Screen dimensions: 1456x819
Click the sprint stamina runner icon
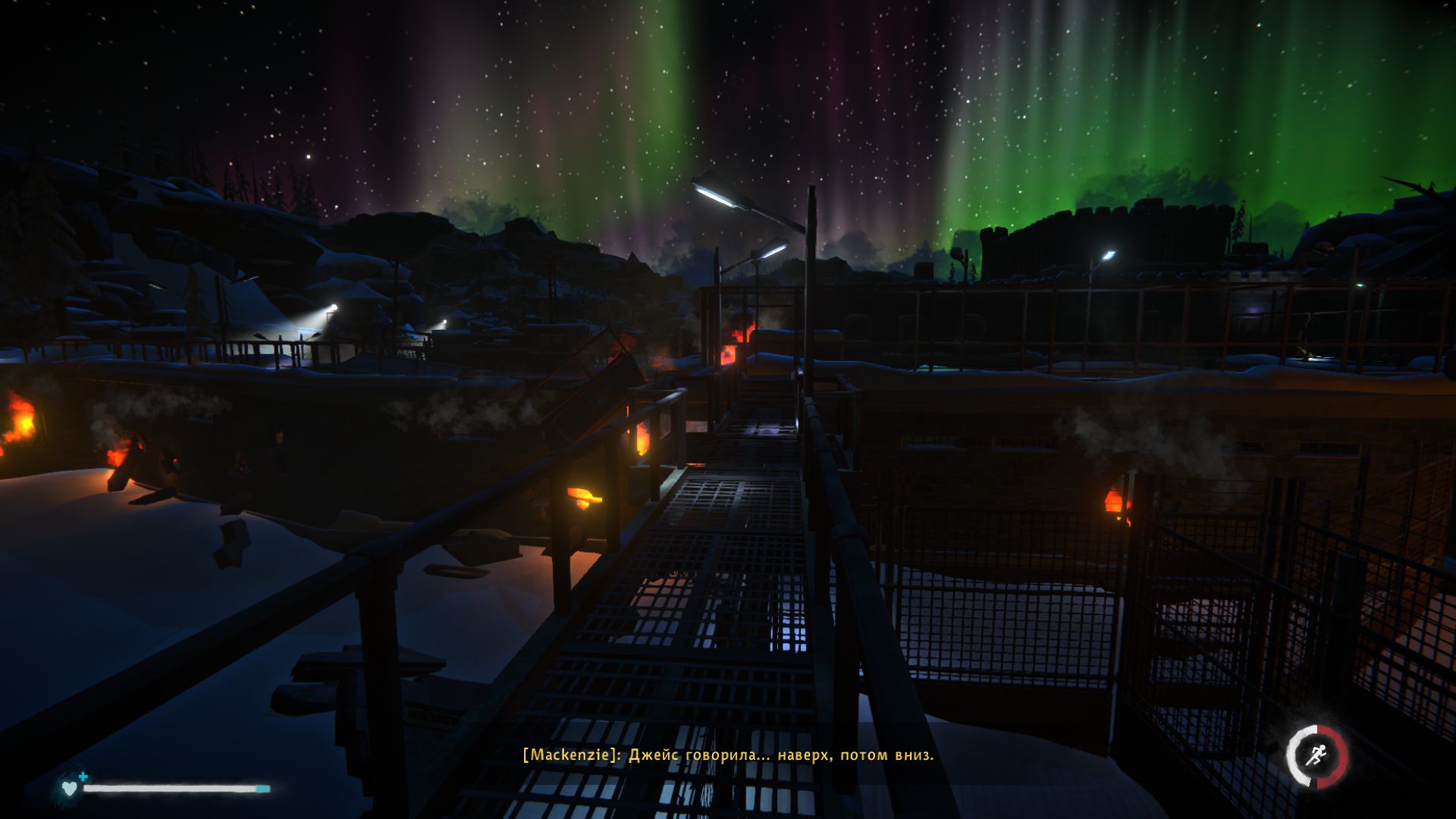pyautogui.click(x=1317, y=756)
